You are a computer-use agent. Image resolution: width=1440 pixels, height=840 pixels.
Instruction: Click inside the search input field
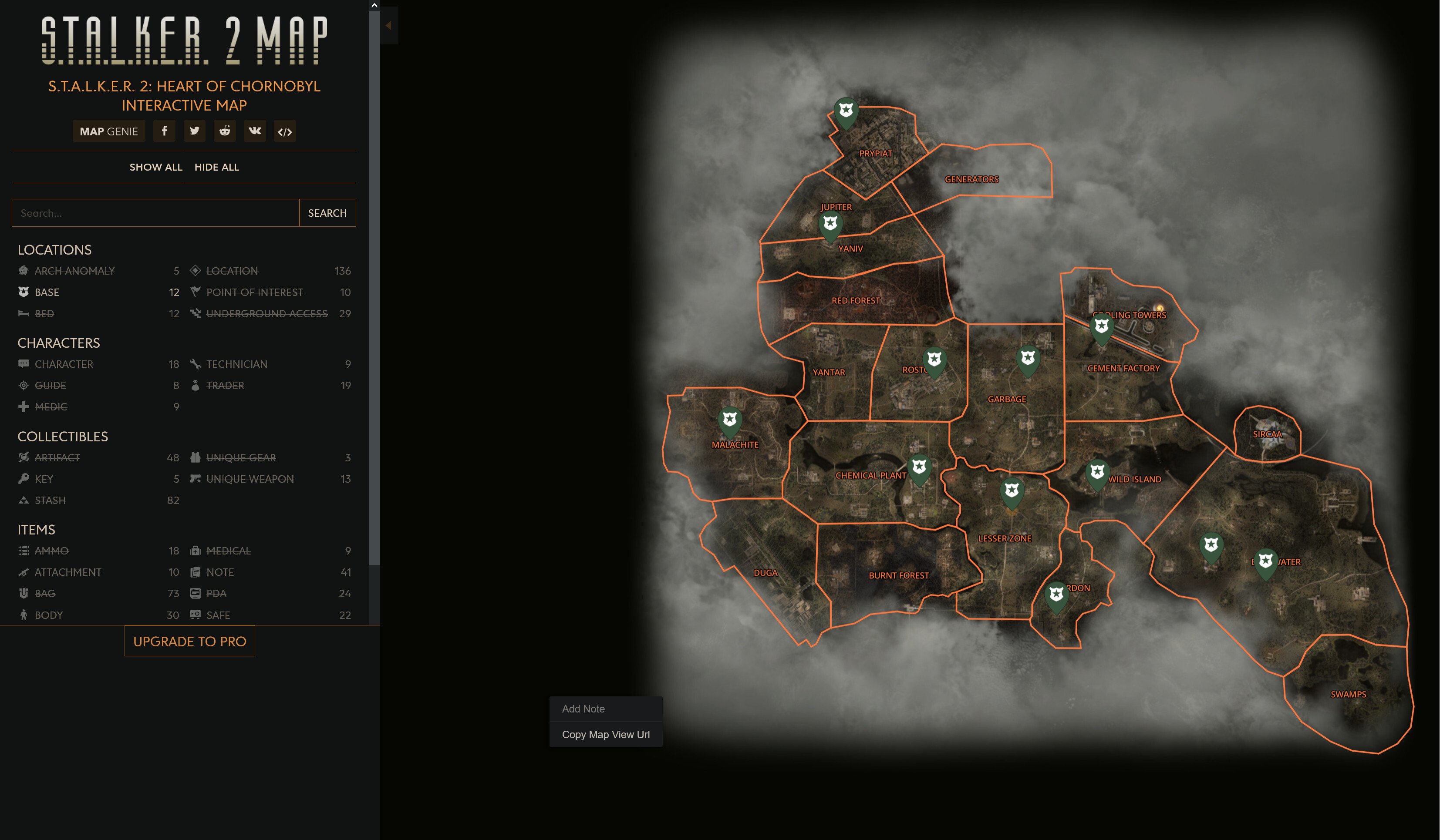154,212
